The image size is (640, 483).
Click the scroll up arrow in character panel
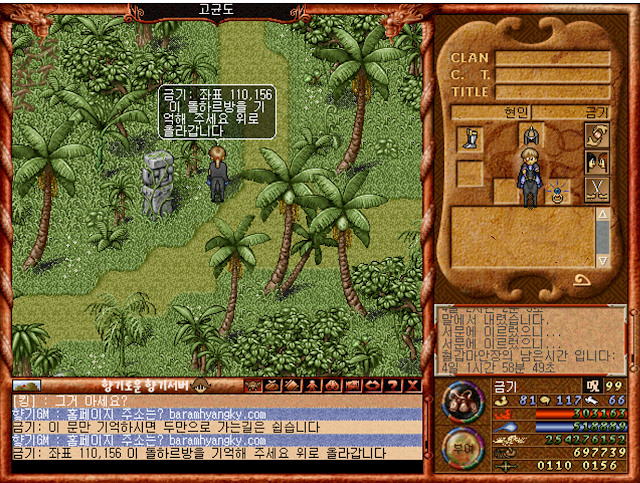[602, 214]
